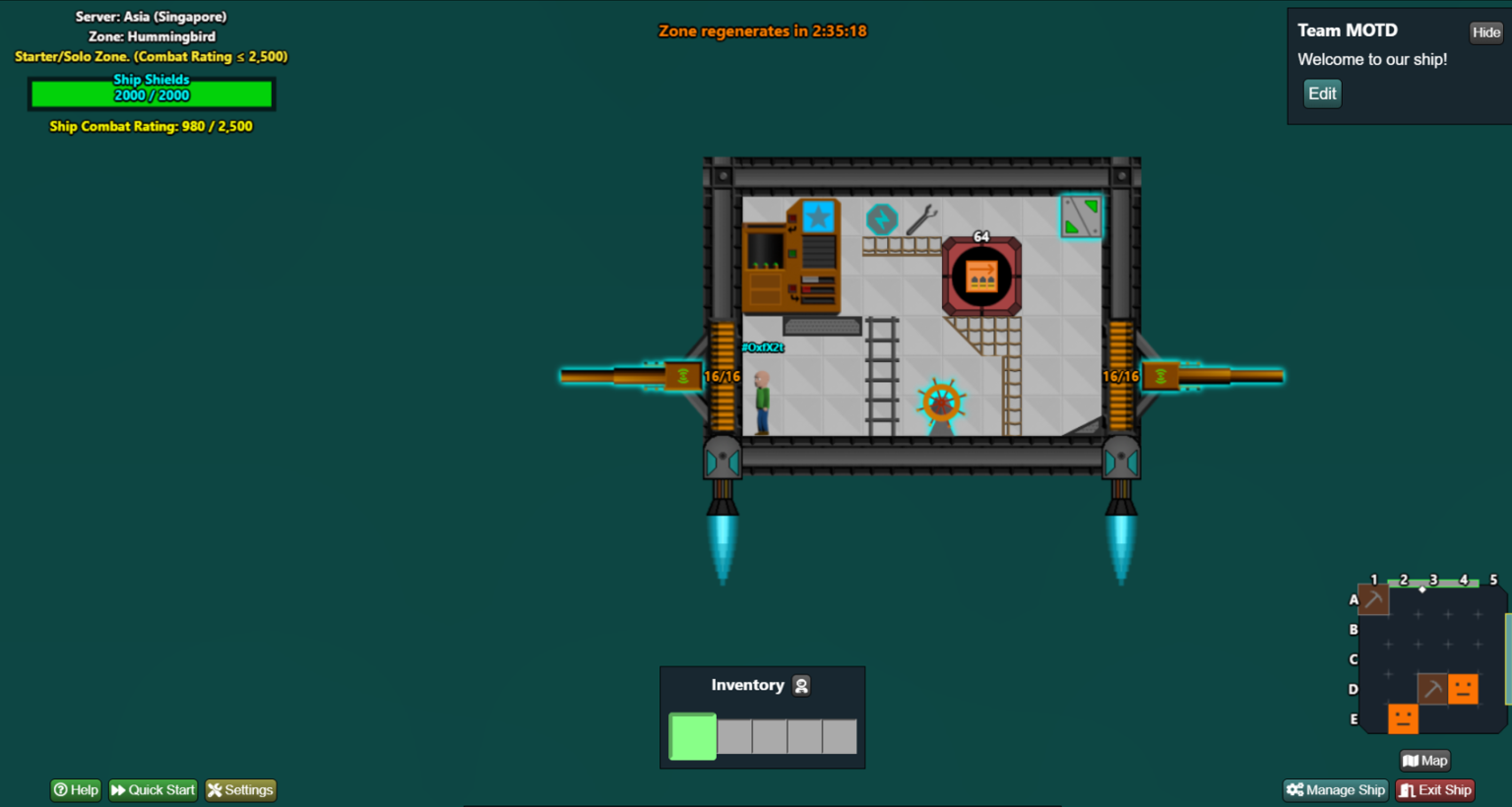
Task: Click the Quick Start button
Action: [153, 790]
